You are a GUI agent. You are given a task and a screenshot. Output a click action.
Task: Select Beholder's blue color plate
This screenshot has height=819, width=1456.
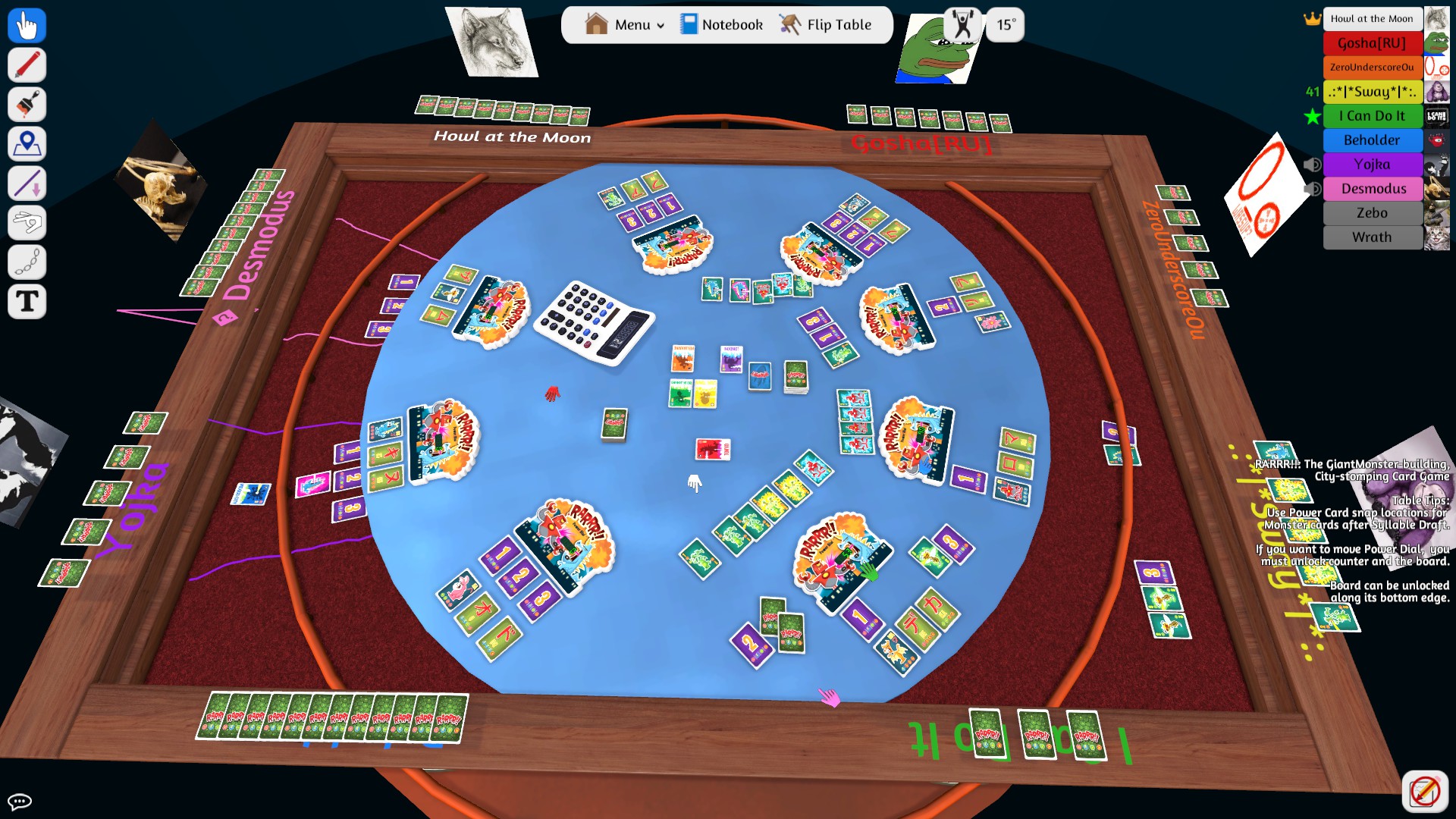1373,140
